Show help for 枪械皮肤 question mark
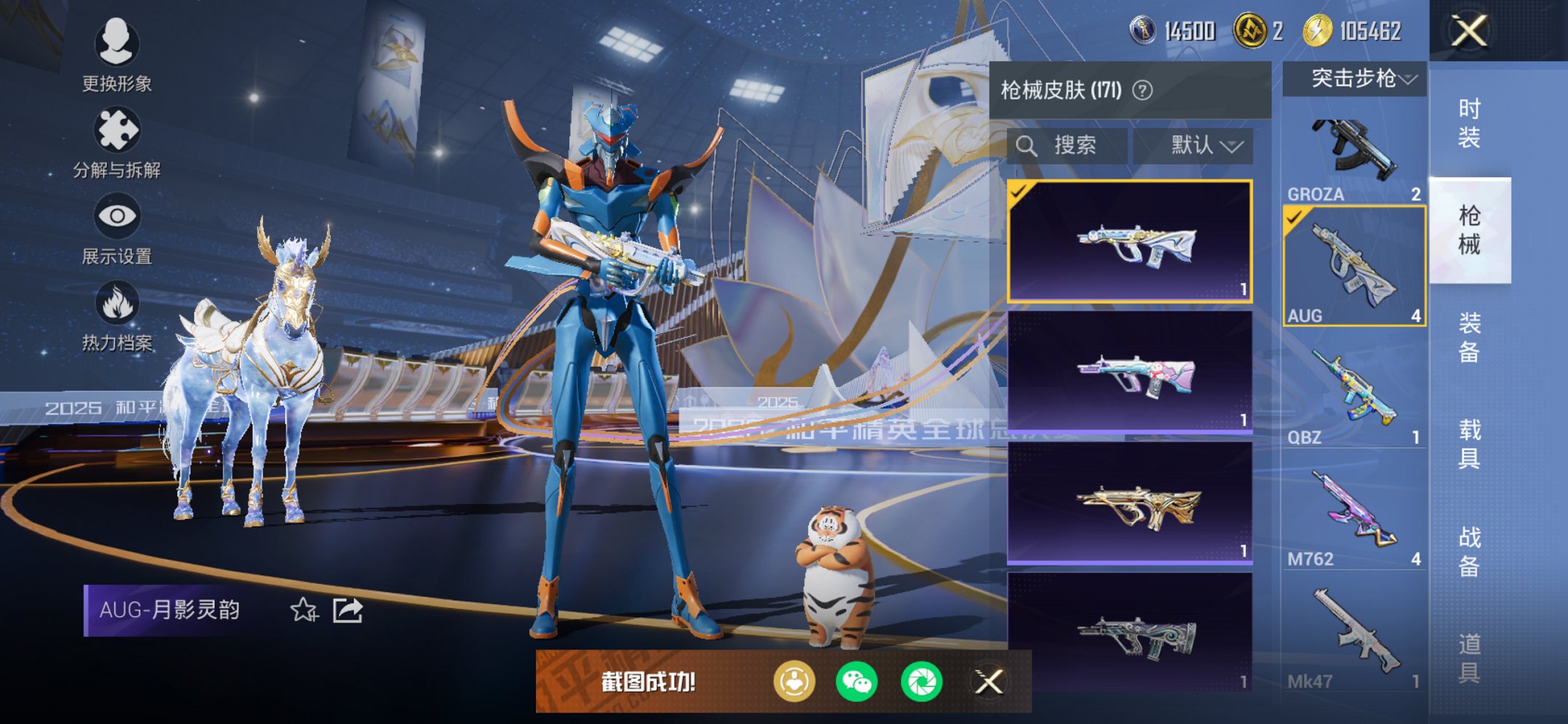 (1142, 90)
